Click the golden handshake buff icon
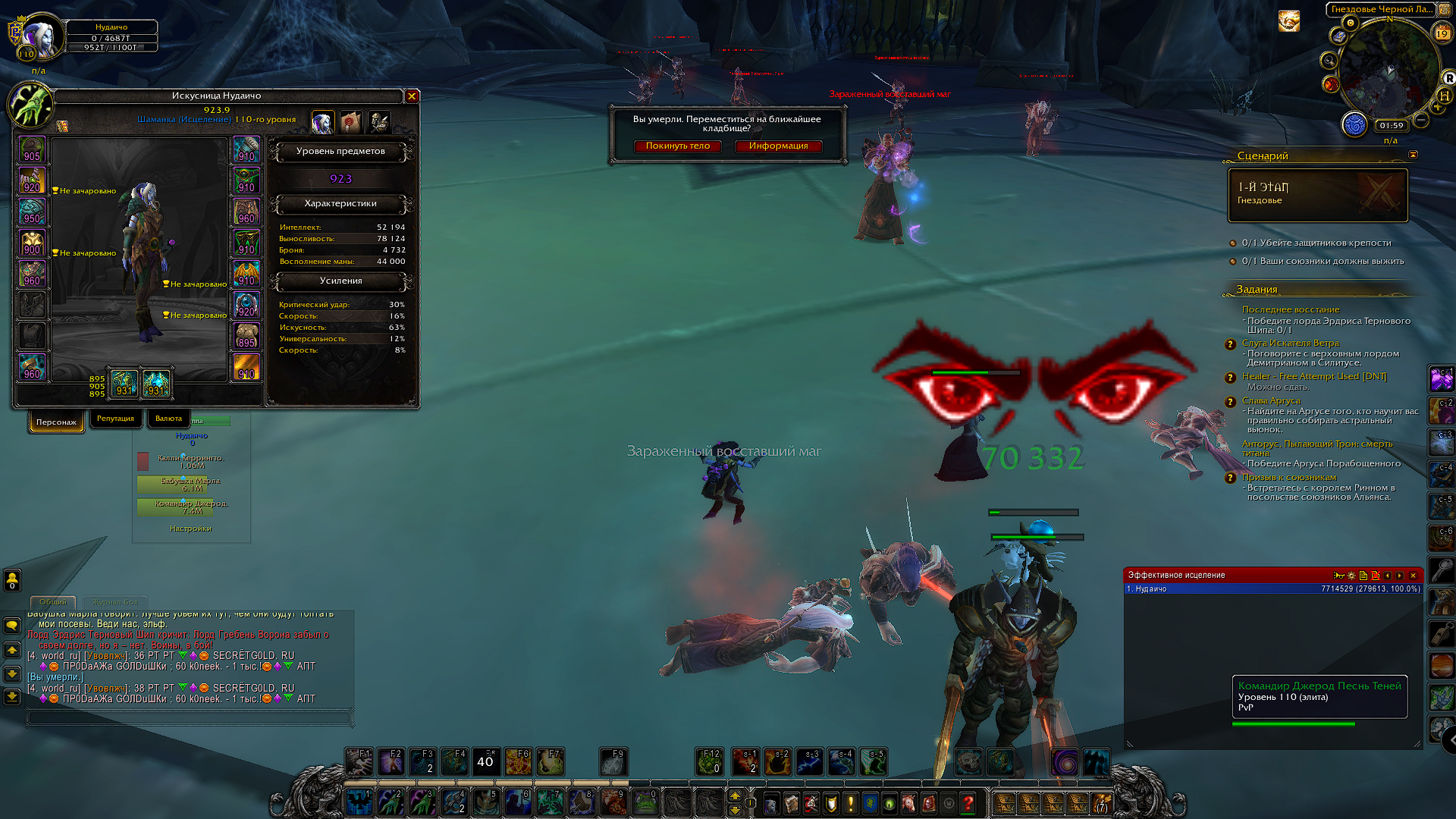This screenshot has height=819, width=1456. tap(1288, 21)
